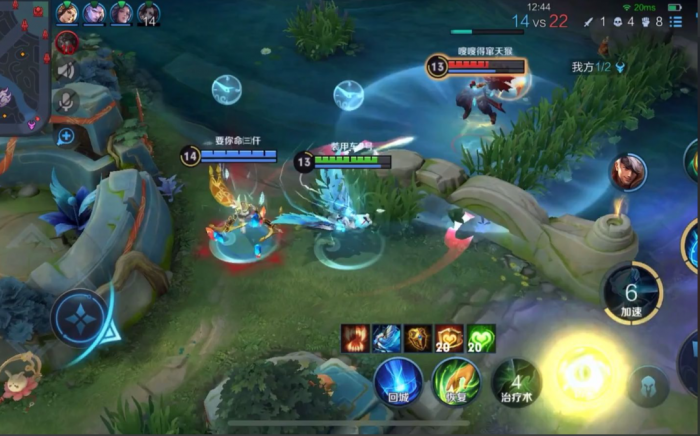Select the blue armored figure item icon
This screenshot has width=700, height=436.
[x=387, y=338]
